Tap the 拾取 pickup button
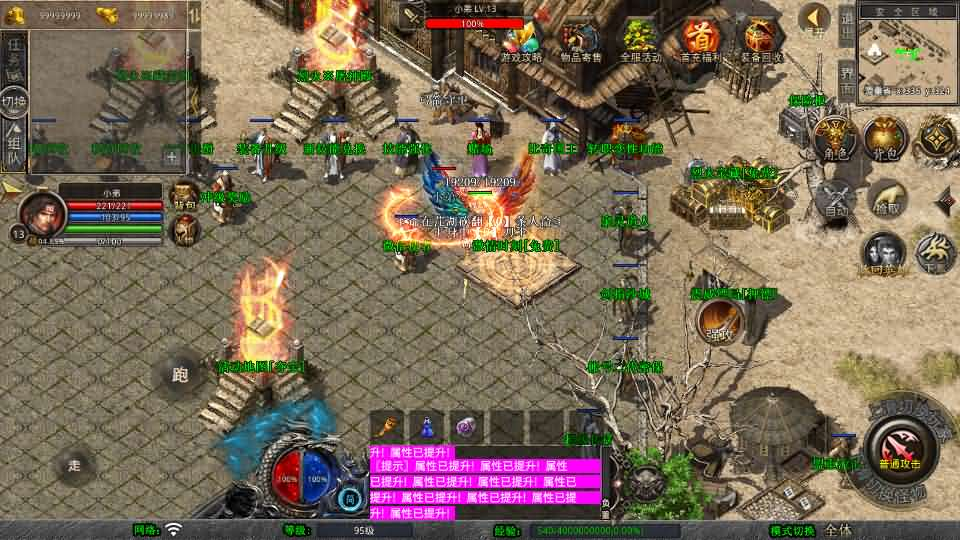 click(x=885, y=200)
